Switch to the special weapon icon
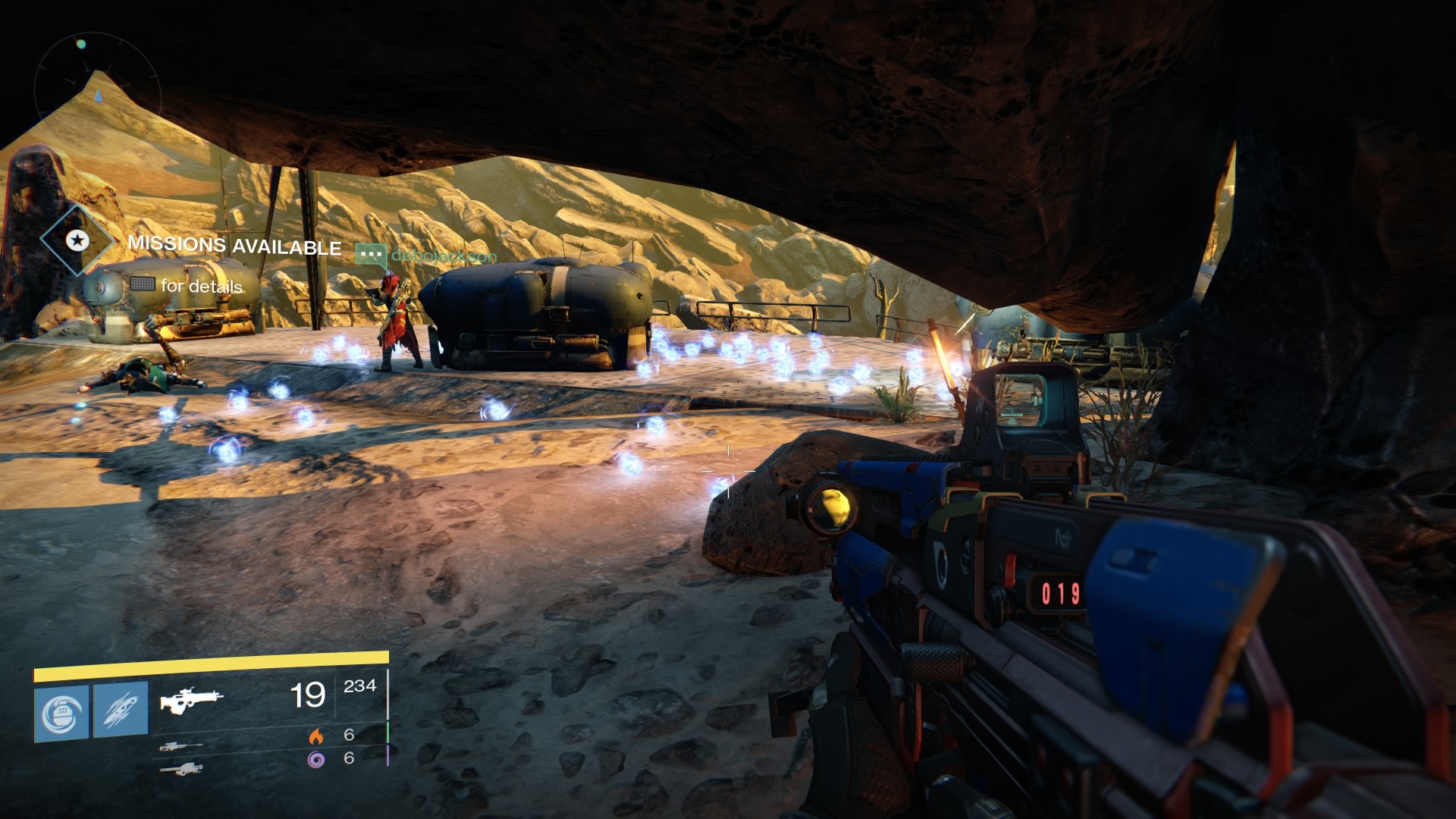Screen dimensions: 1456x819 (x=180, y=747)
